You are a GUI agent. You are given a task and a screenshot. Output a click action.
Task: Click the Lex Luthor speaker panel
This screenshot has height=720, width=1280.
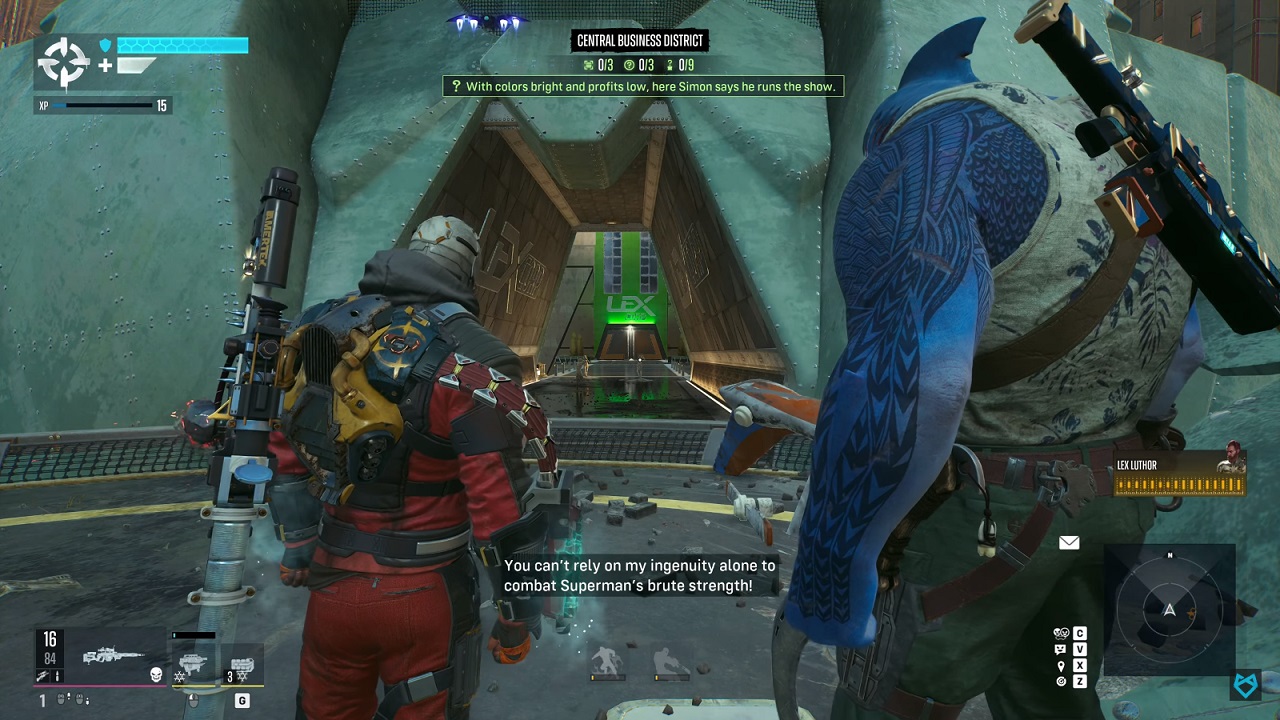coord(1180,474)
